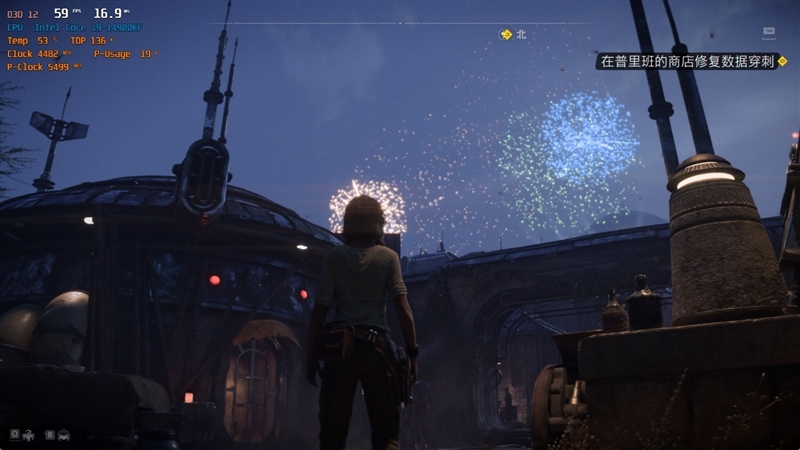Click the small tab icon in the corner
Viewport: 800px width, 450px height.
(769, 32)
